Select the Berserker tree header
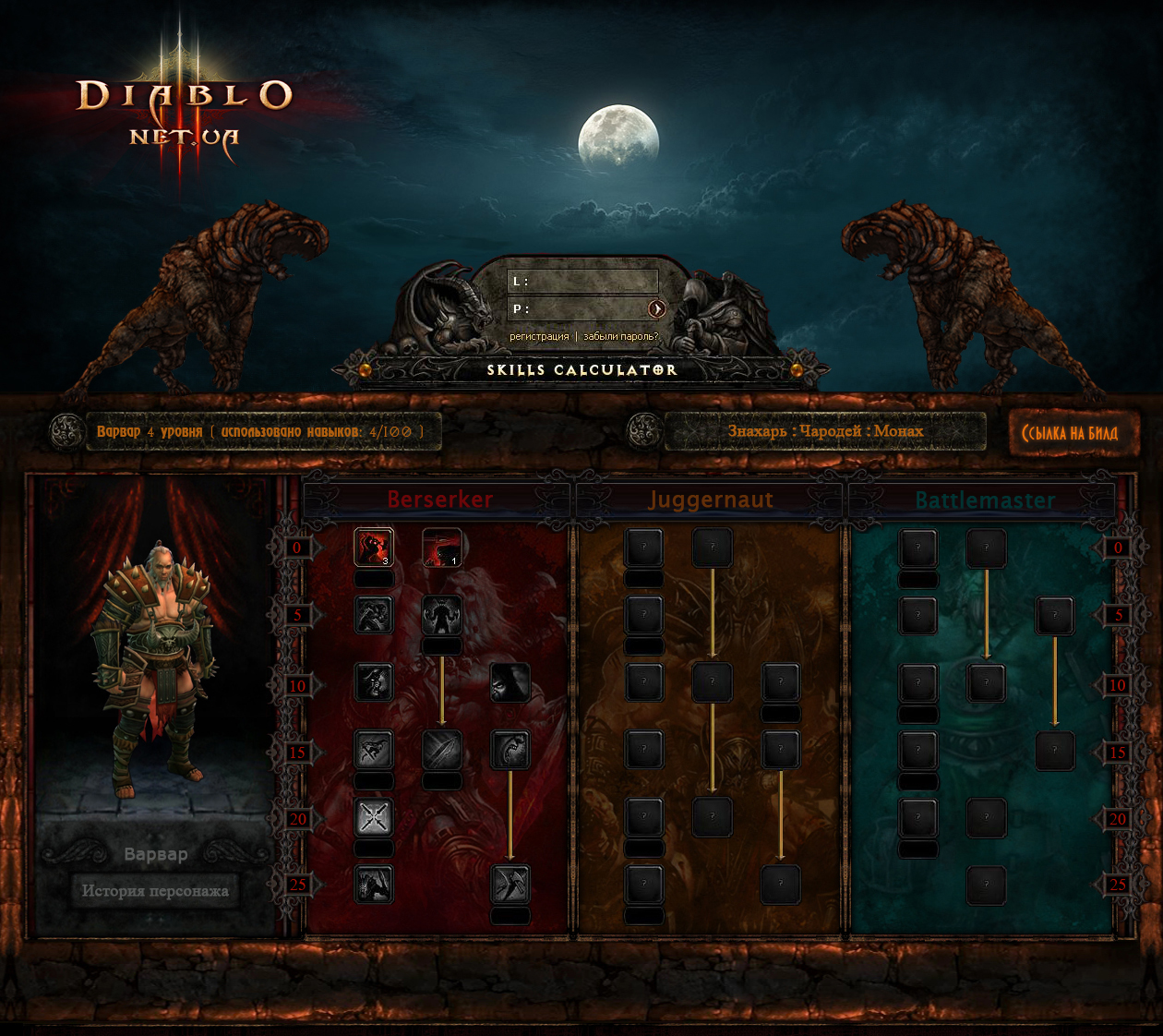 pos(439,500)
